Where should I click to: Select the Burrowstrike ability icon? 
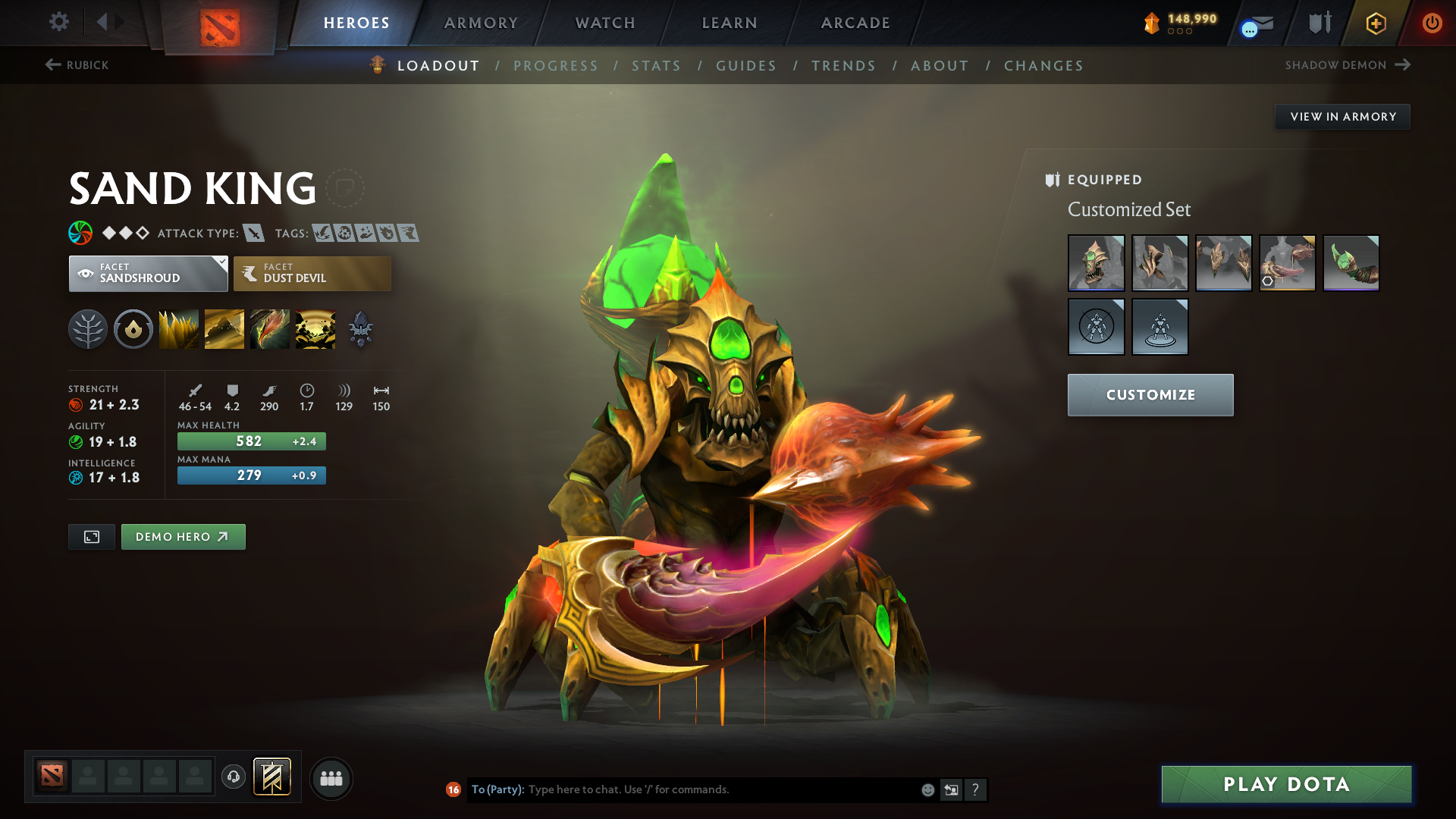click(178, 328)
